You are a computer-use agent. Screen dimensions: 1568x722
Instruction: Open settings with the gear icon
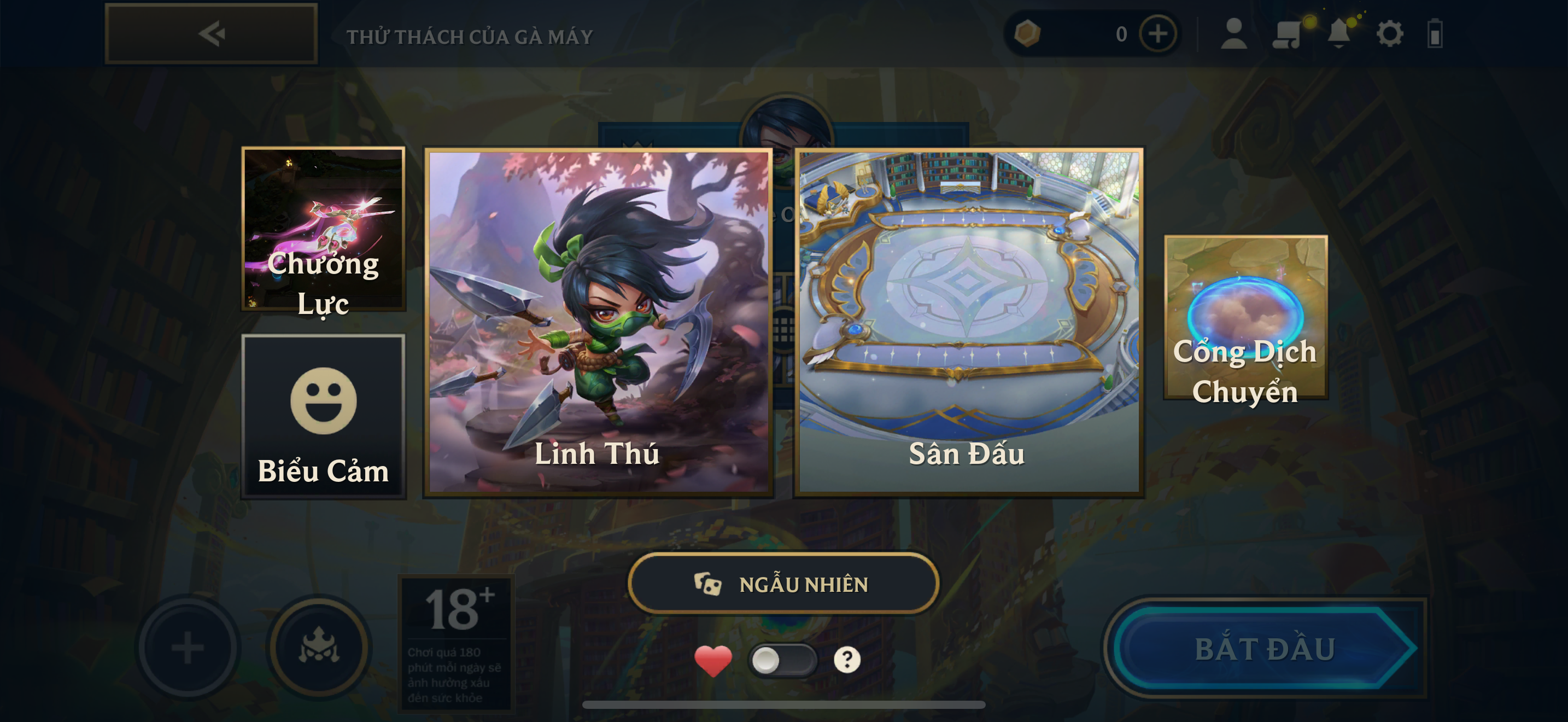(1390, 33)
